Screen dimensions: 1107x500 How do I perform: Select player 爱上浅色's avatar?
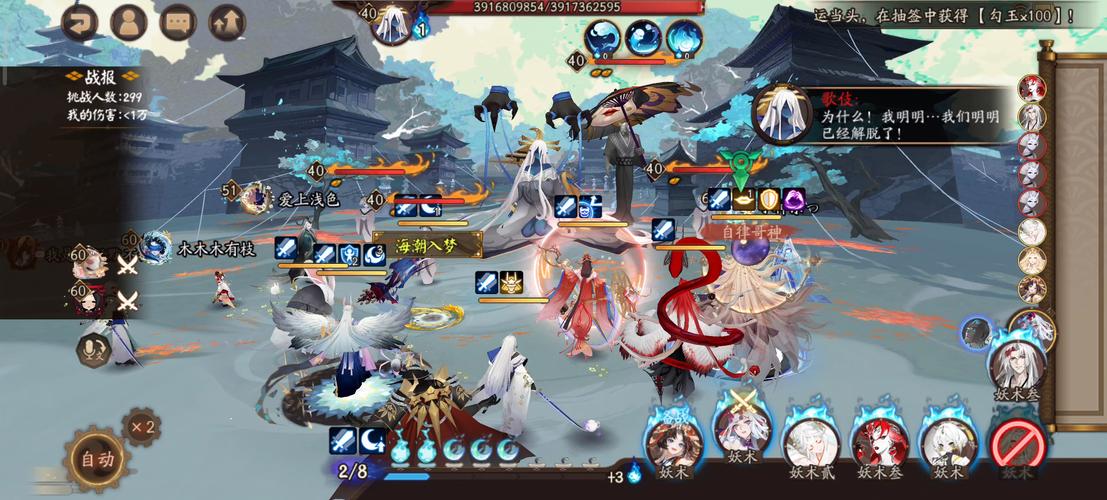258,197
